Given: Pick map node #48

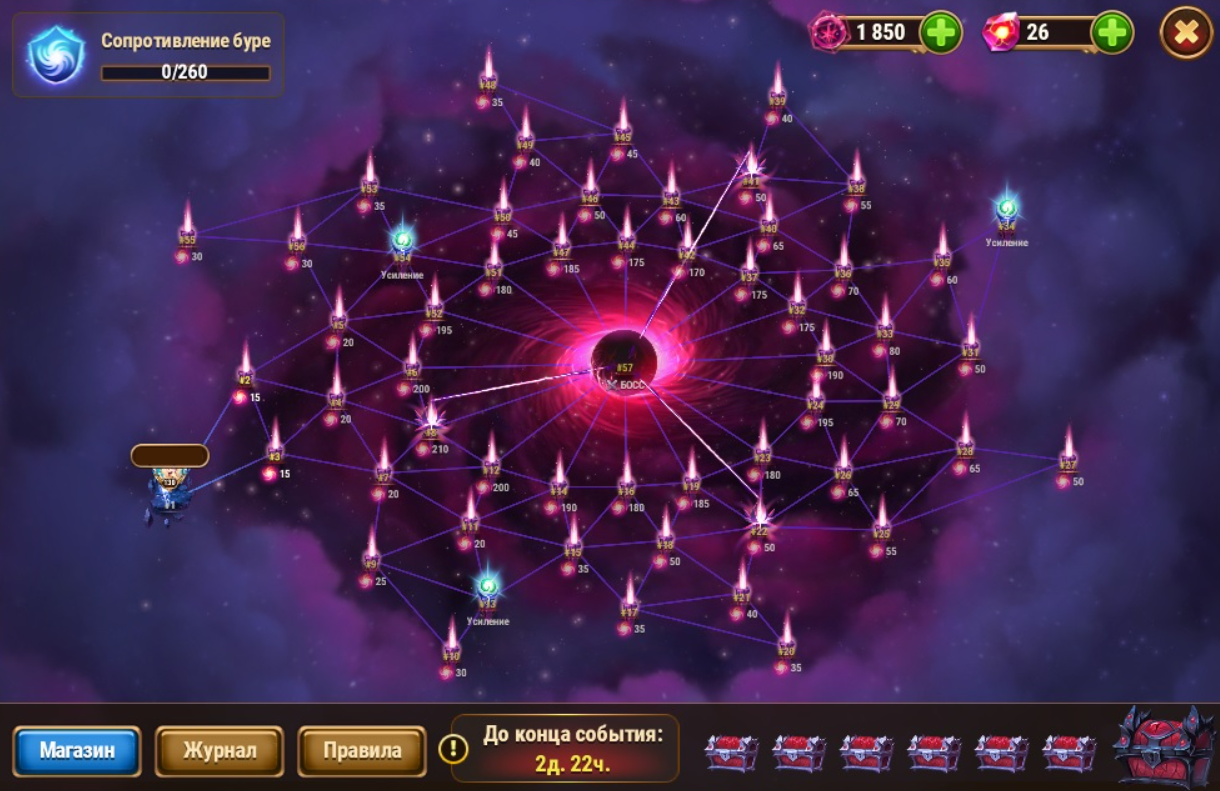Looking at the screenshot, I should (x=488, y=75).
